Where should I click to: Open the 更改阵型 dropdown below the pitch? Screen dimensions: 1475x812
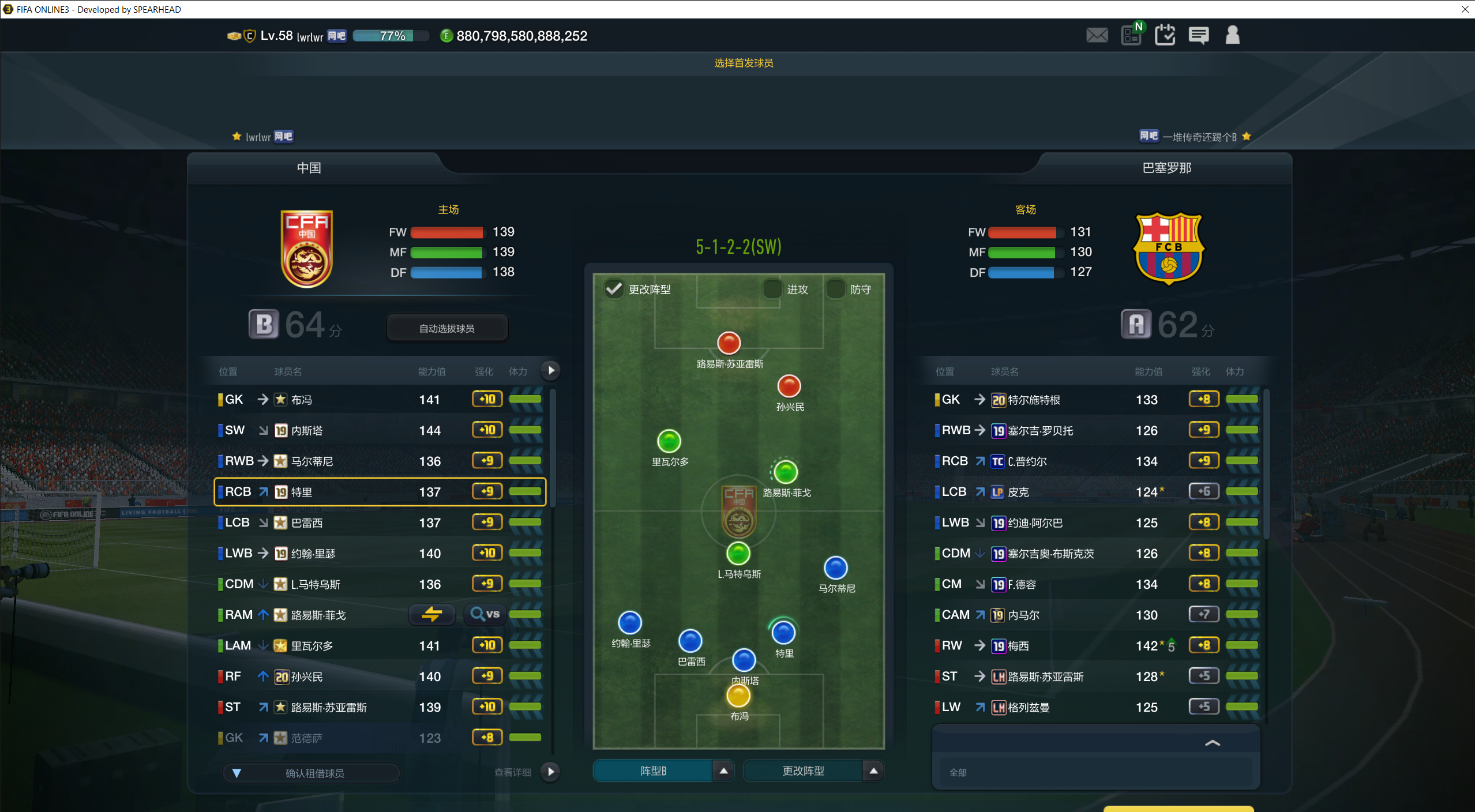click(873, 770)
